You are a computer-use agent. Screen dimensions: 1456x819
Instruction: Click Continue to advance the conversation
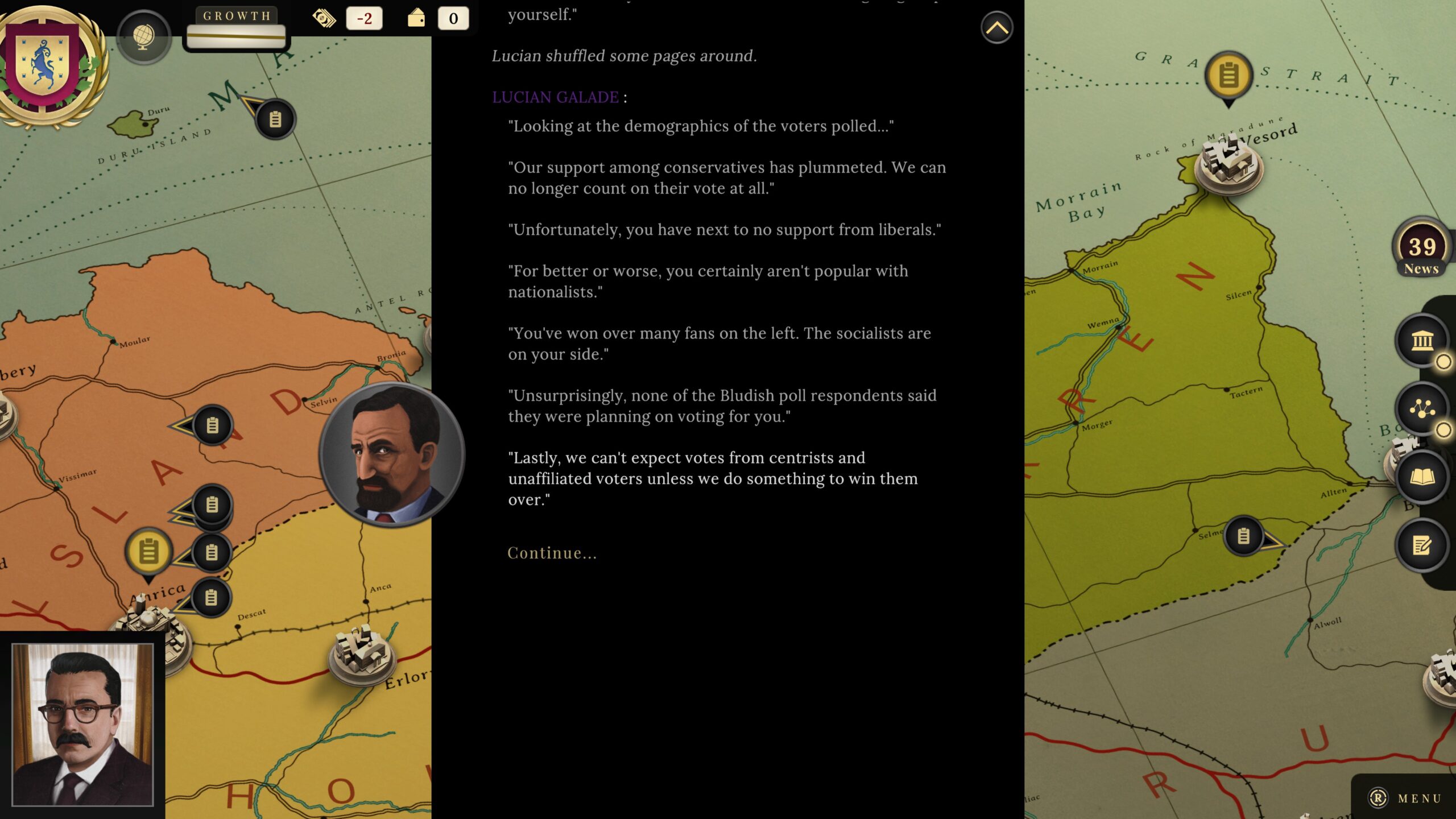click(x=552, y=552)
